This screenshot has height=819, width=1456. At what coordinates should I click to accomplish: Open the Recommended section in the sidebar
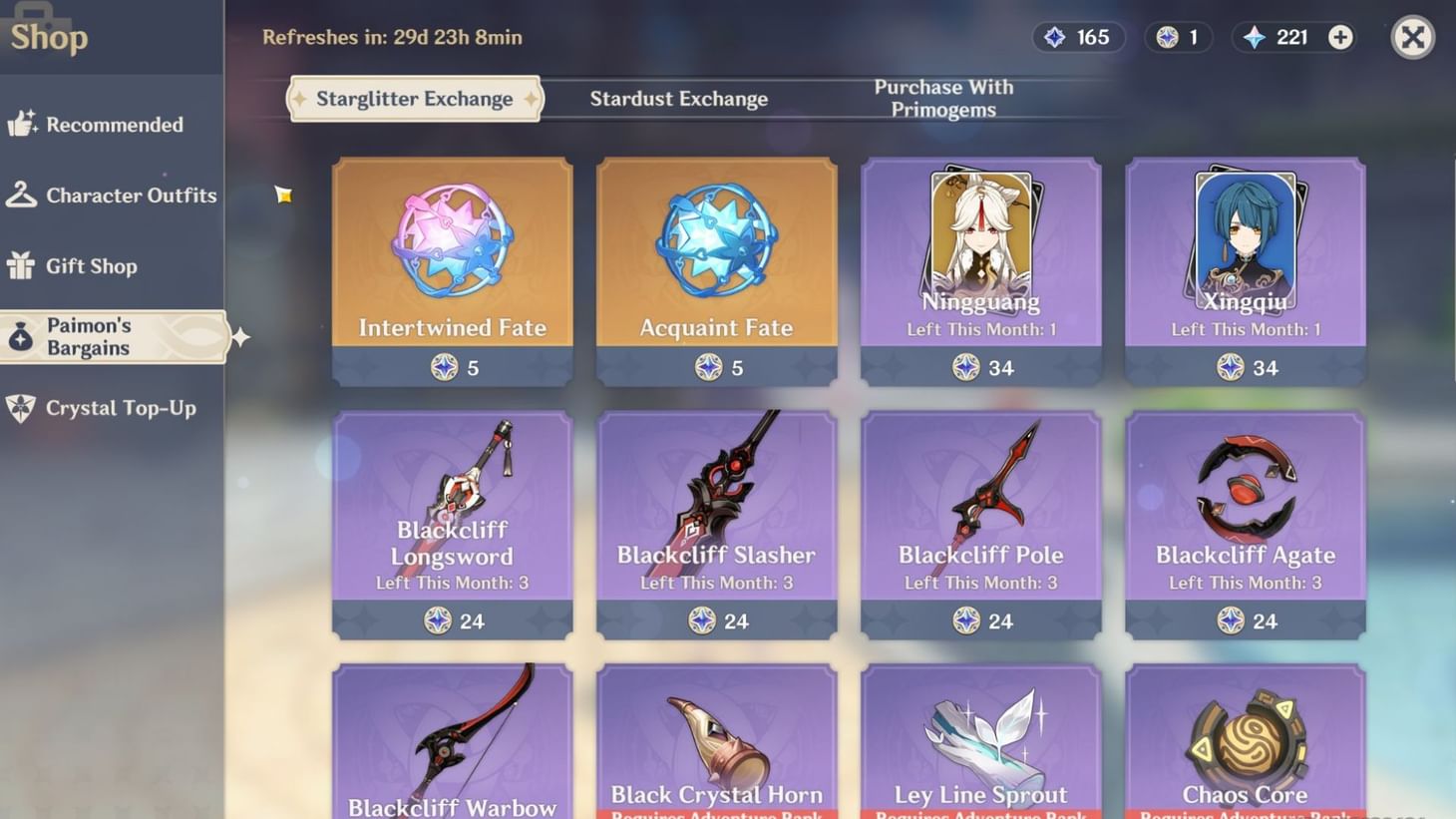113,124
